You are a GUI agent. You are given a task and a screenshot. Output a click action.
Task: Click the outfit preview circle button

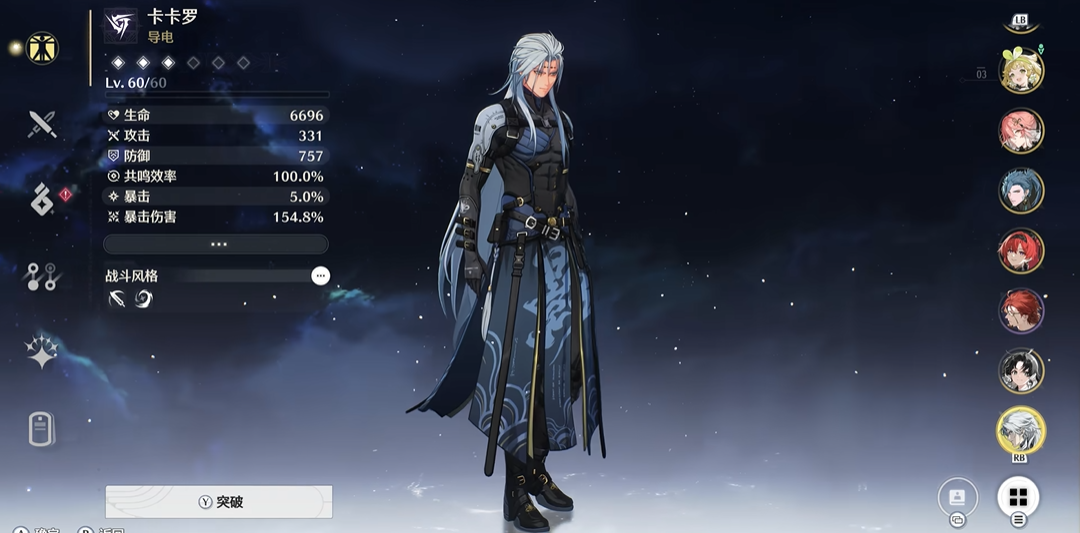pos(957,497)
